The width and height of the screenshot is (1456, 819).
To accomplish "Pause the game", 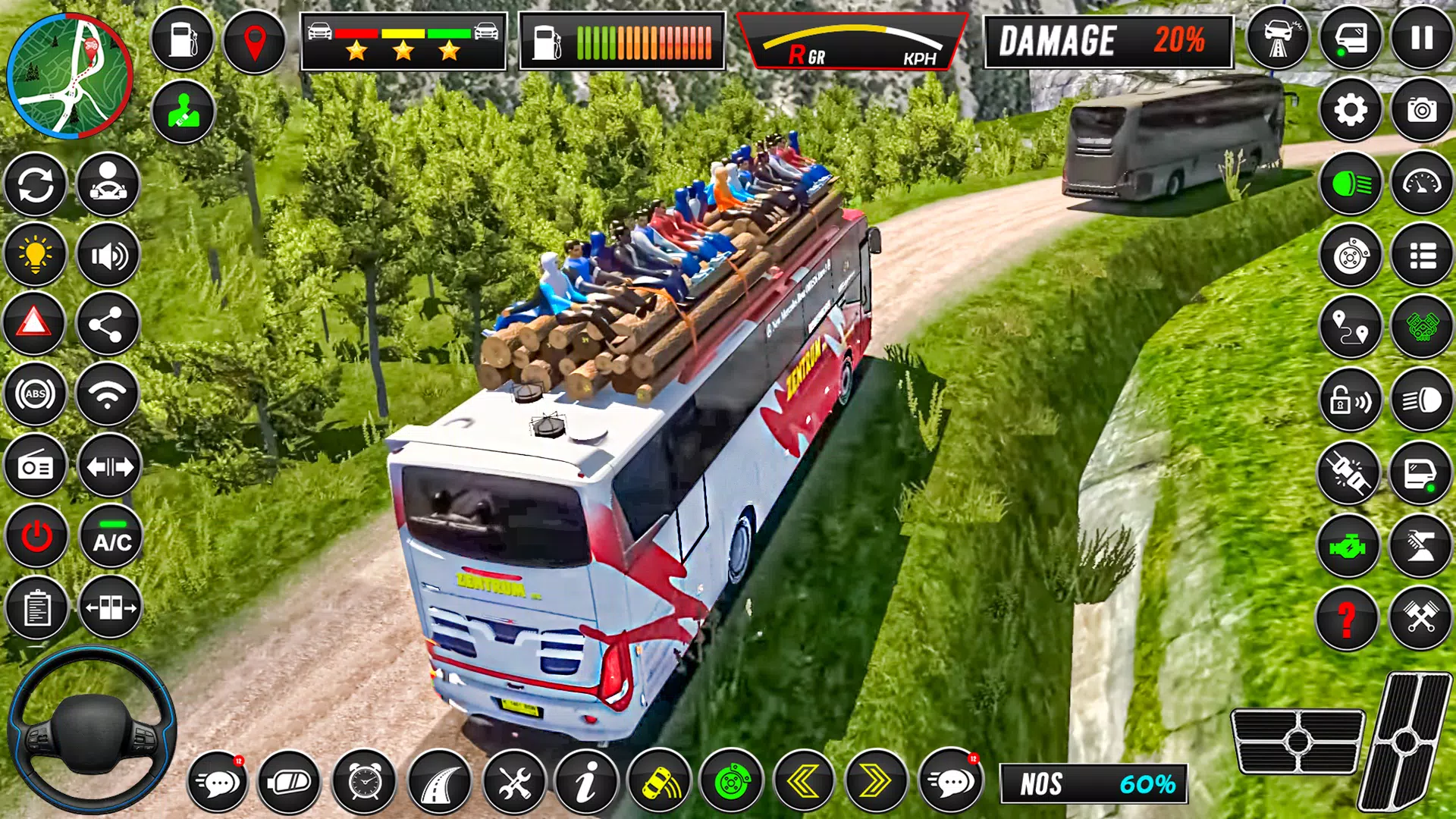I will coord(1422,38).
